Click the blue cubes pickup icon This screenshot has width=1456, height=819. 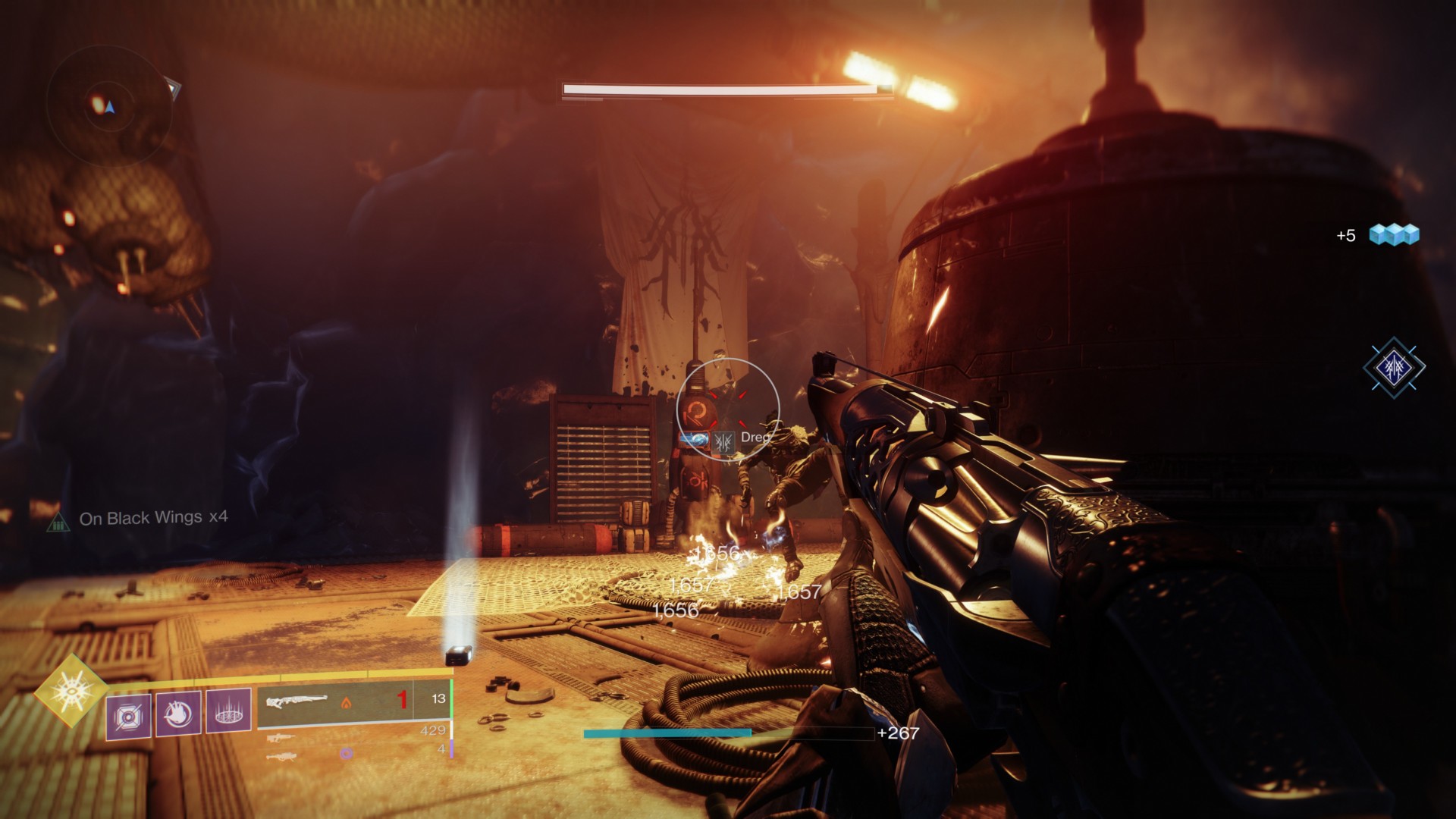pyautogui.click(x=1394, y=235)
